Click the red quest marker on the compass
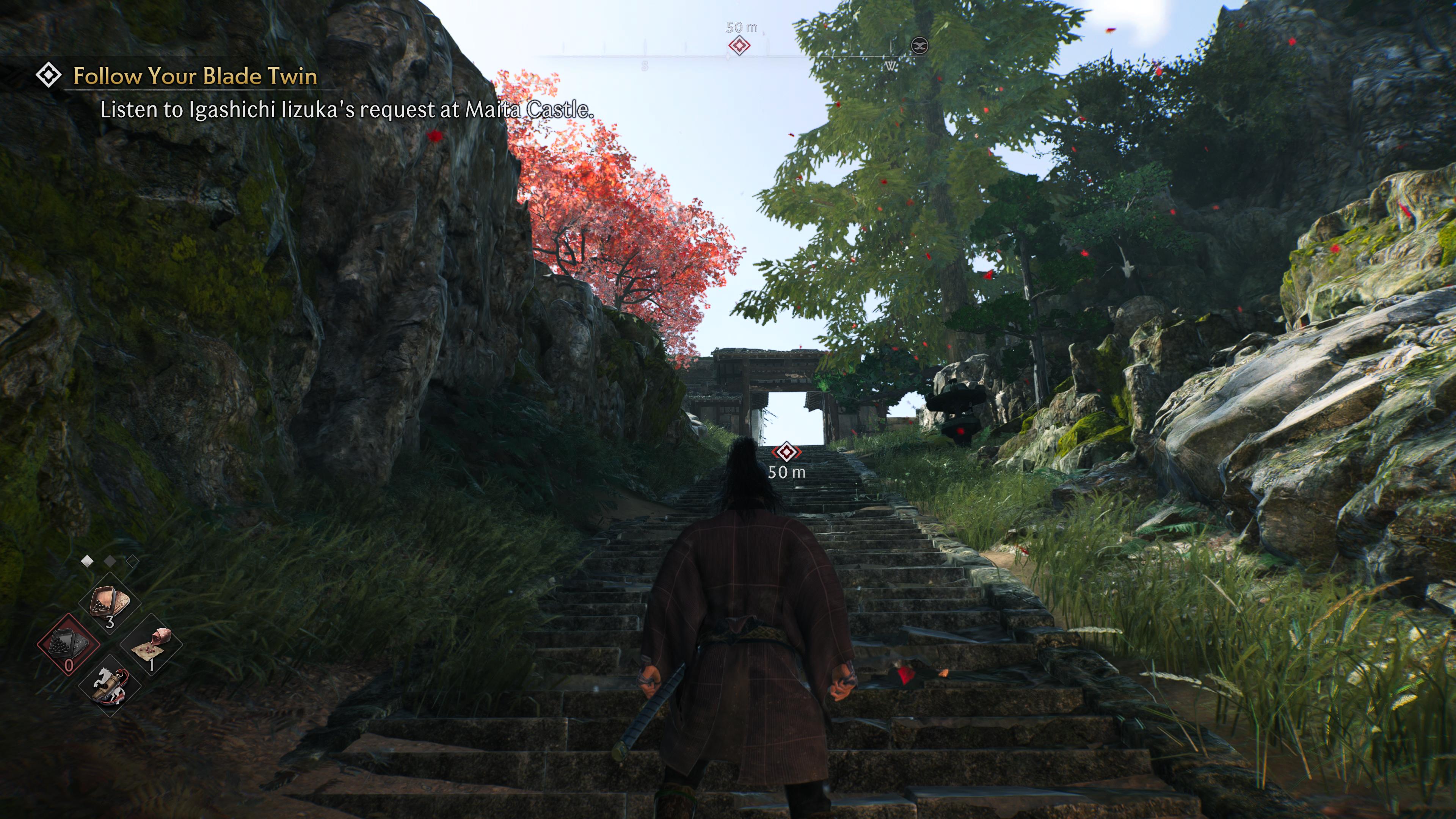 click(739, 45)
